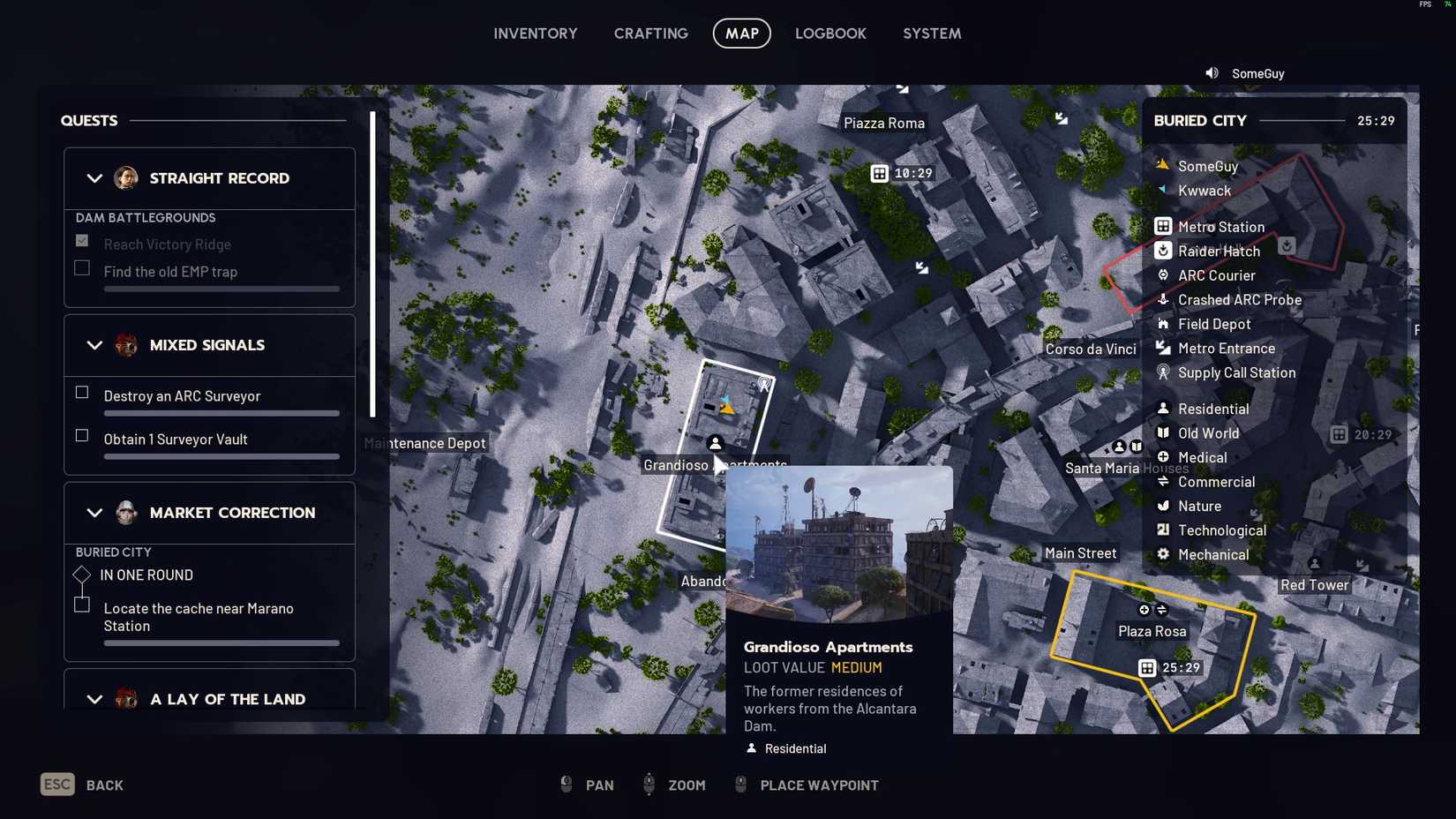This screenshot has width=1456, height=819.
Task: Select the Technological loot icon
Action: point(1161,530)
